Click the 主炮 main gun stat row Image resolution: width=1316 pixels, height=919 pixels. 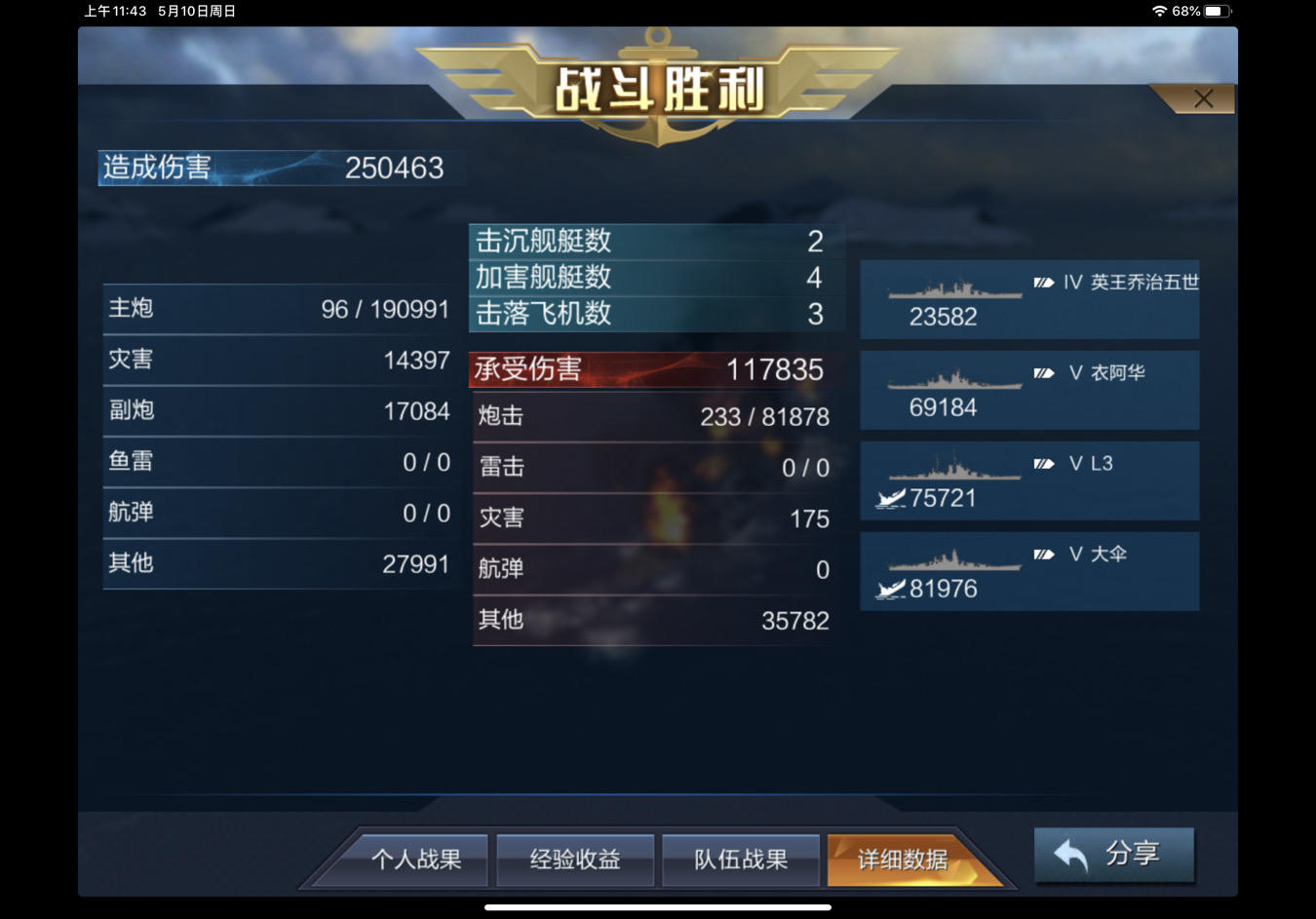tap(279, 308)
